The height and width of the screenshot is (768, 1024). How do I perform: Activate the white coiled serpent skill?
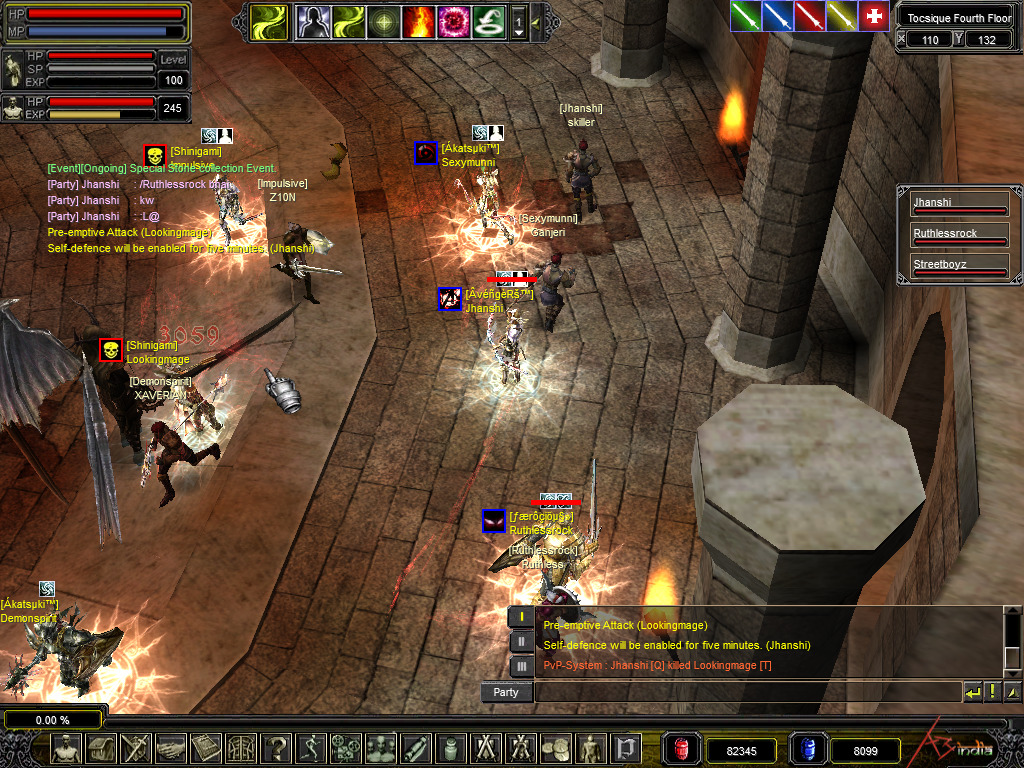(x=488, y=22)
